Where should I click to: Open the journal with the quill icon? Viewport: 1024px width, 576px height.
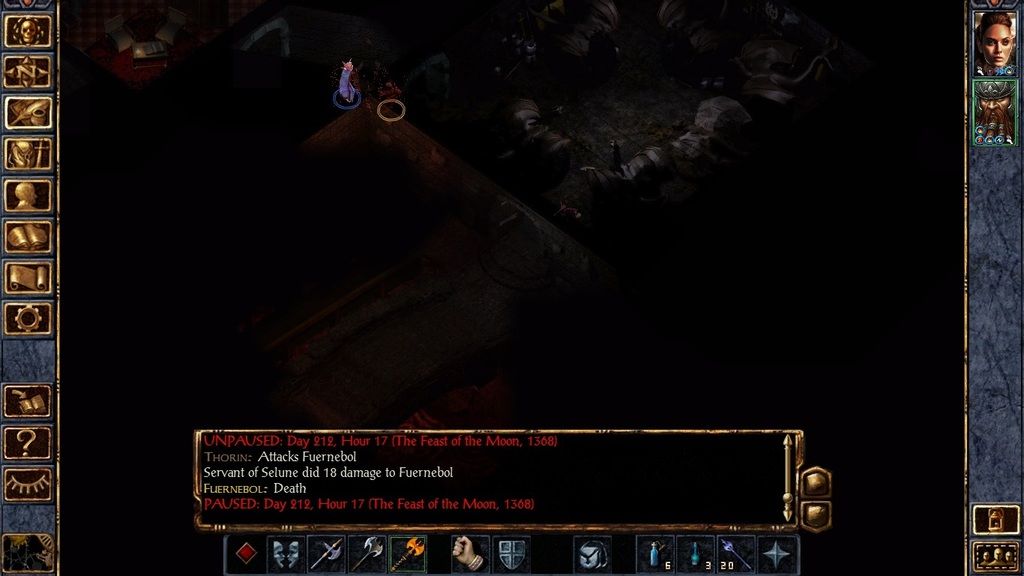tap(28, 112)
